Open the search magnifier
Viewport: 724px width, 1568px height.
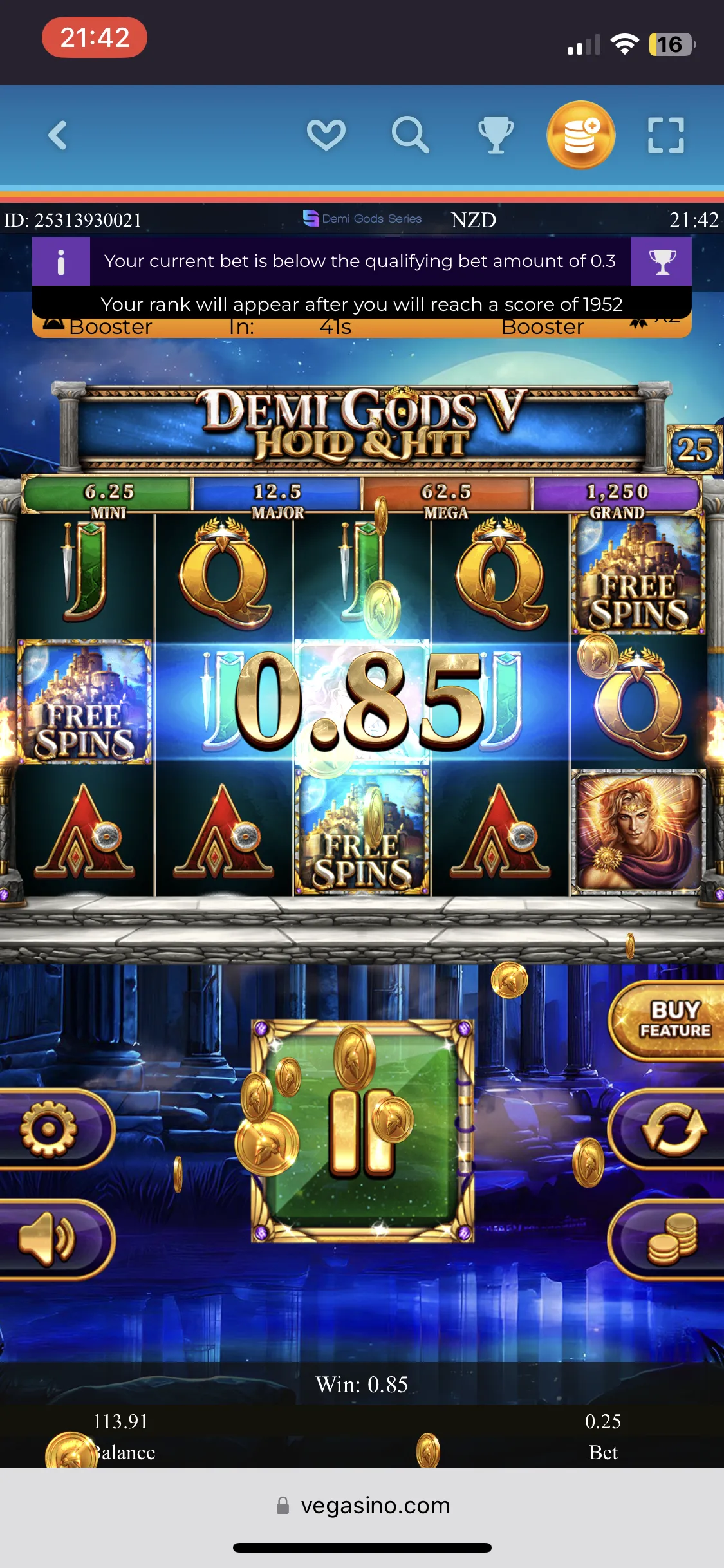coord(410,135)
